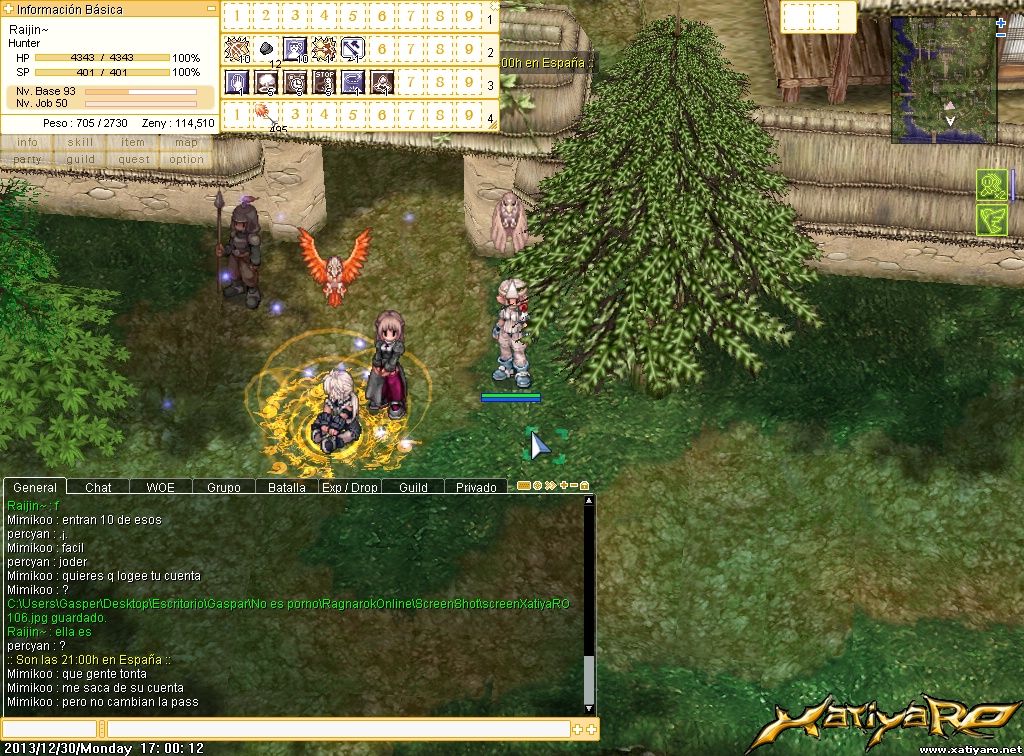Minimize the Información Básica window

211,9
